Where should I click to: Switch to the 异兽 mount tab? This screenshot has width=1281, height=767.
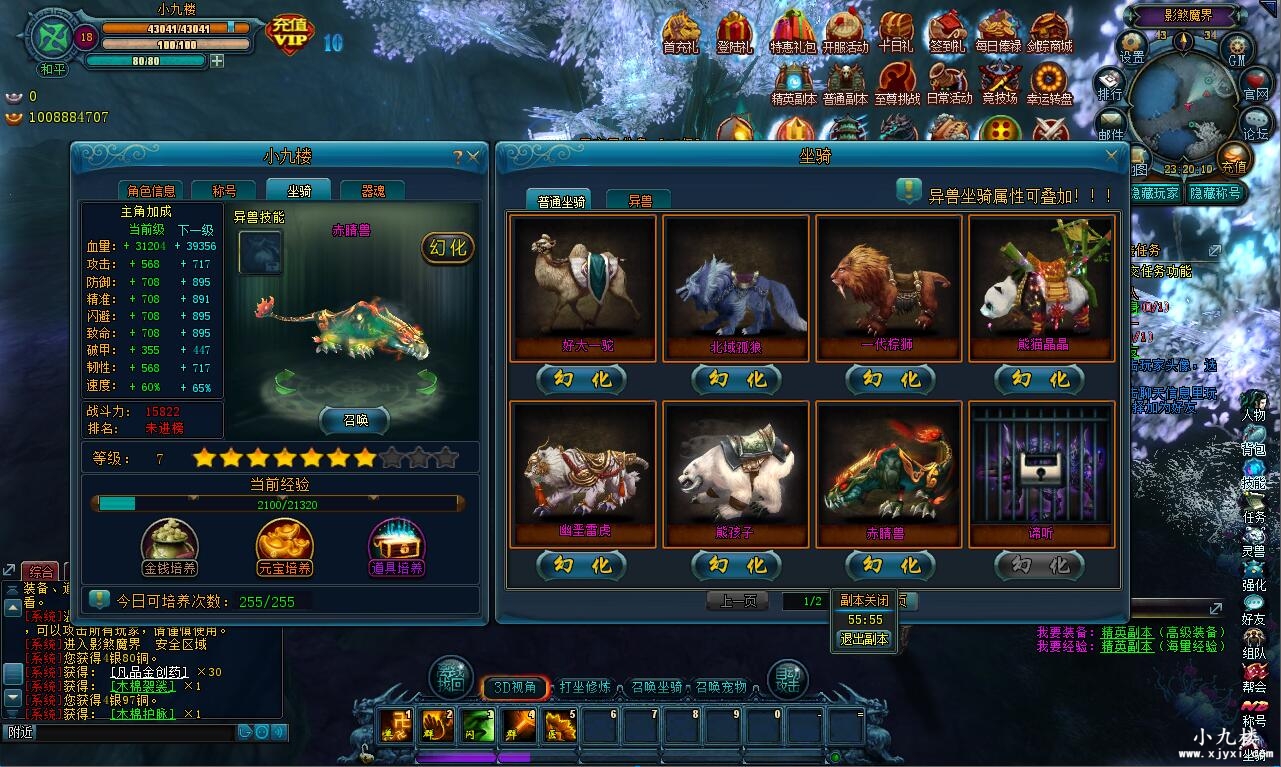click(x=638, y=198)
